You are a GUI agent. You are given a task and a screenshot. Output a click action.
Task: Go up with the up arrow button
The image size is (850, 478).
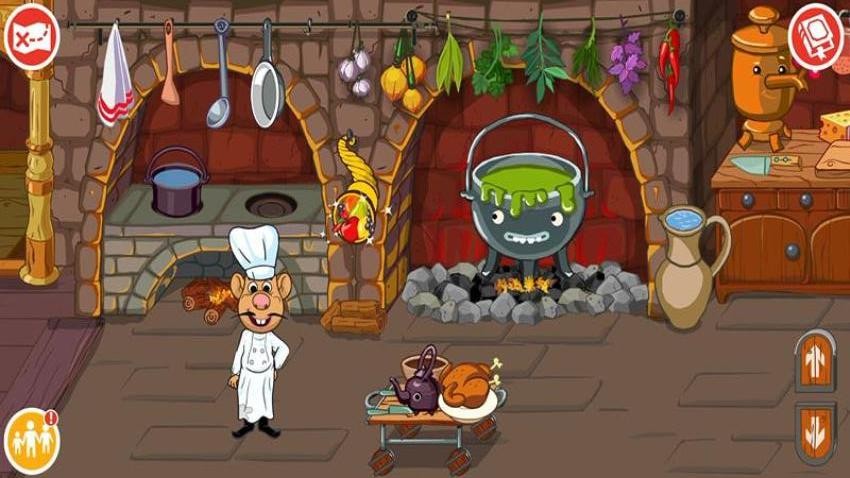[814, 362]
